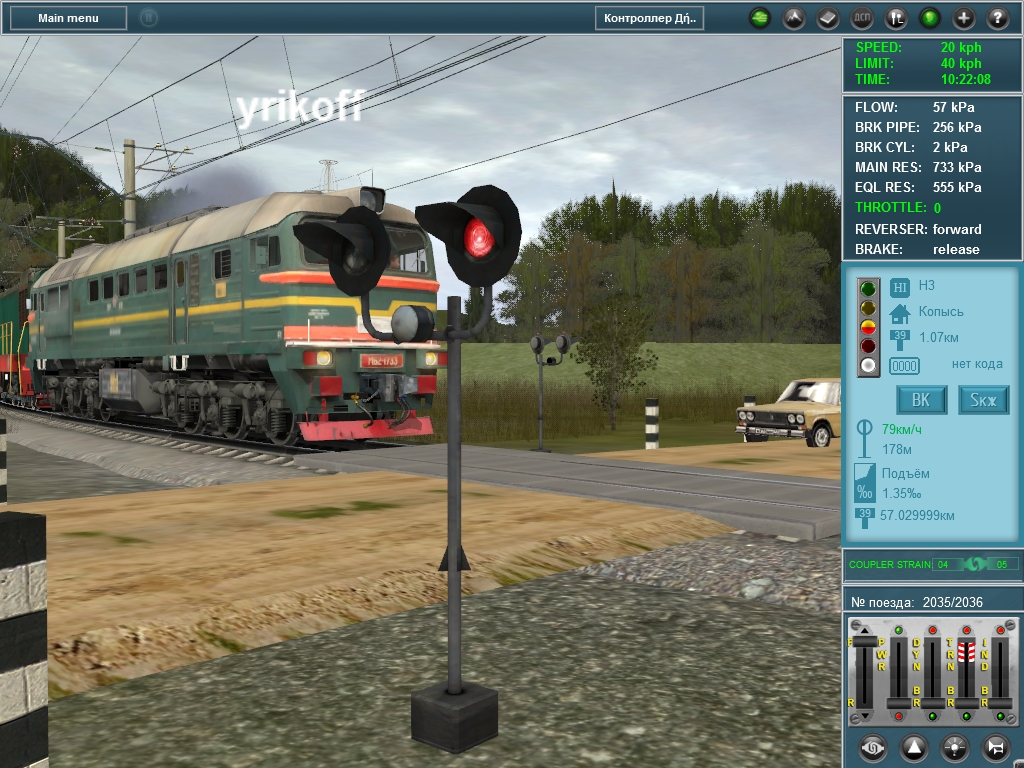Image resolution: width=1024 pixels, height=768 pixels.
Task: Select the grey book-shaped toolbar icon
Action: click(828, 18)
